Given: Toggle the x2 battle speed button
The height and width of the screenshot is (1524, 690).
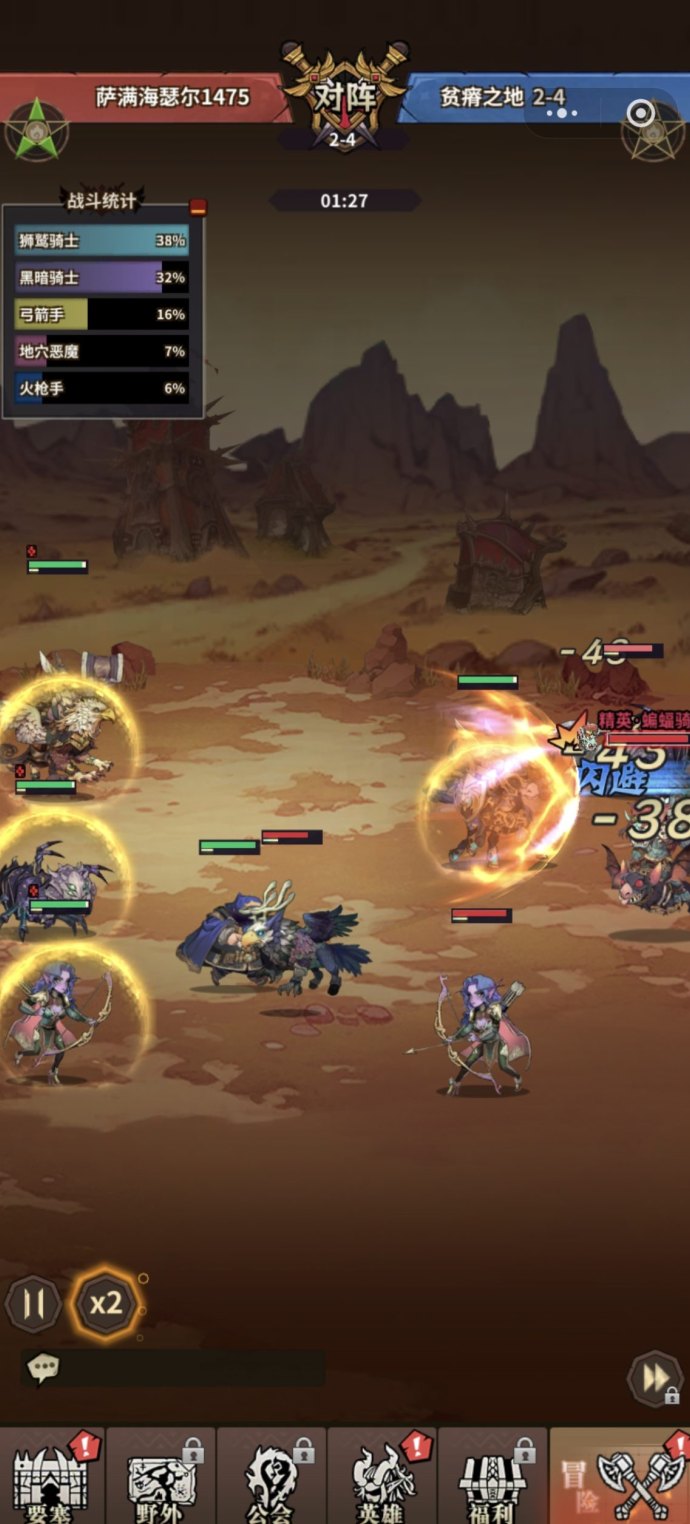Looking at the screenshot, I should (105, 1304).
